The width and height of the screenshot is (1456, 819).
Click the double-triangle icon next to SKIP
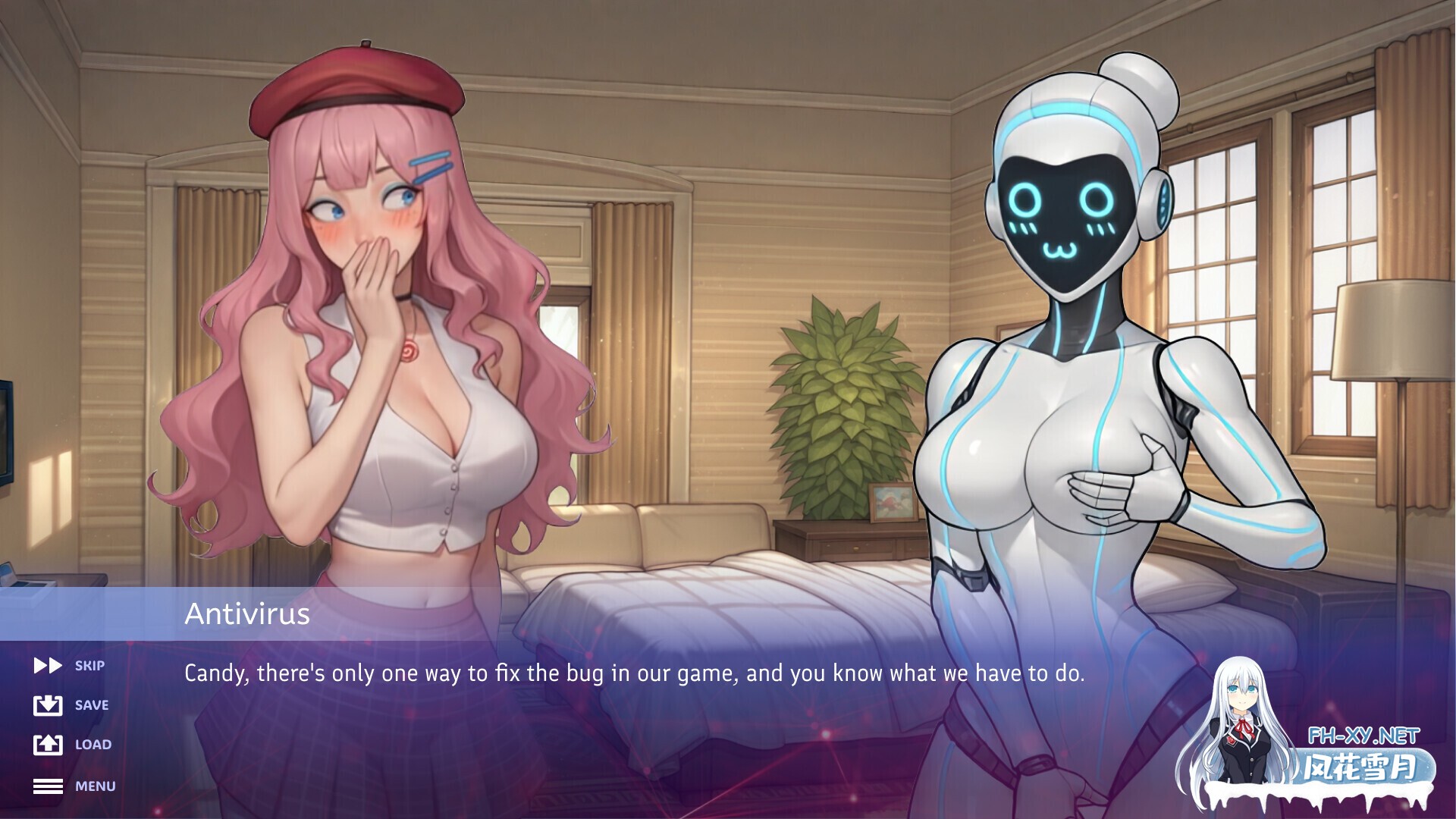(48, 665)
